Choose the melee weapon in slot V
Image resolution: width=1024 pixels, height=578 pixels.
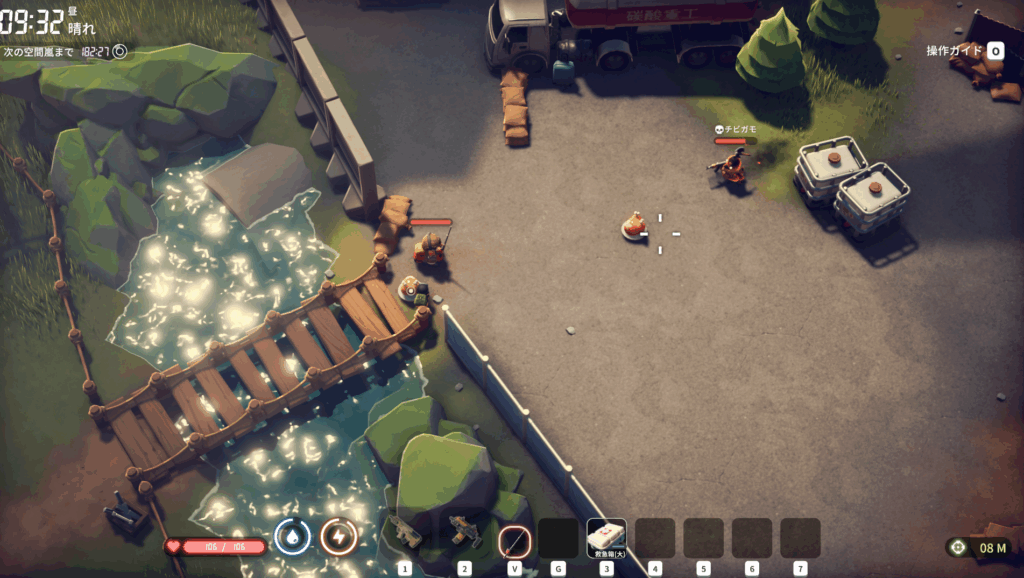click(514, 540)
